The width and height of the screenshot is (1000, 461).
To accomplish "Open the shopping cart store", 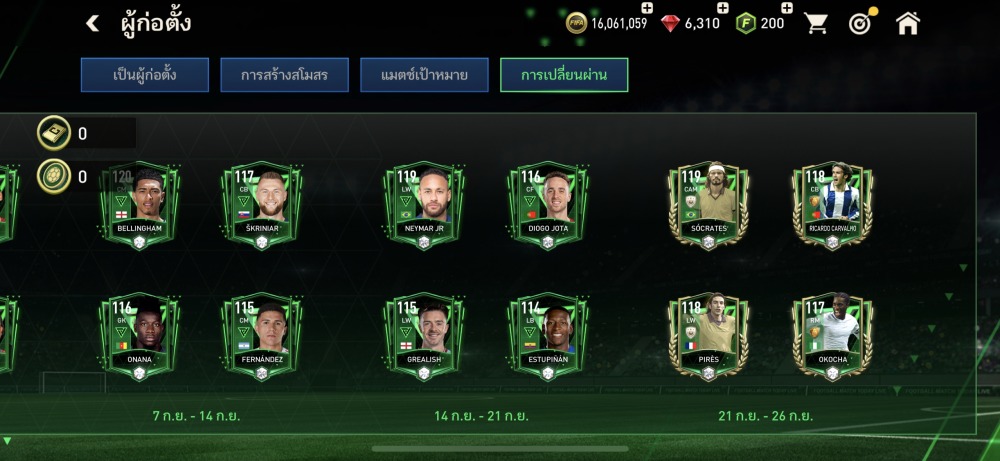I will (x=817, y=23).
